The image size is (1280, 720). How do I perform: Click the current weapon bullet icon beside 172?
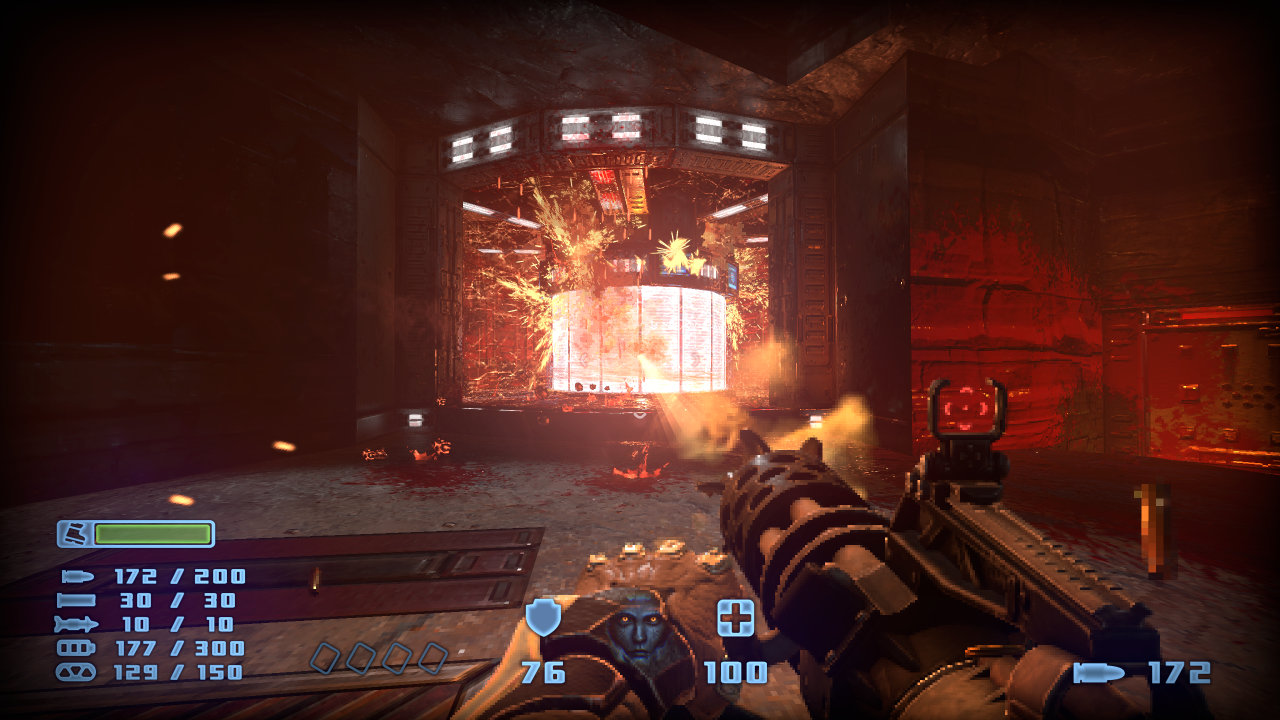coord(1099,673)
